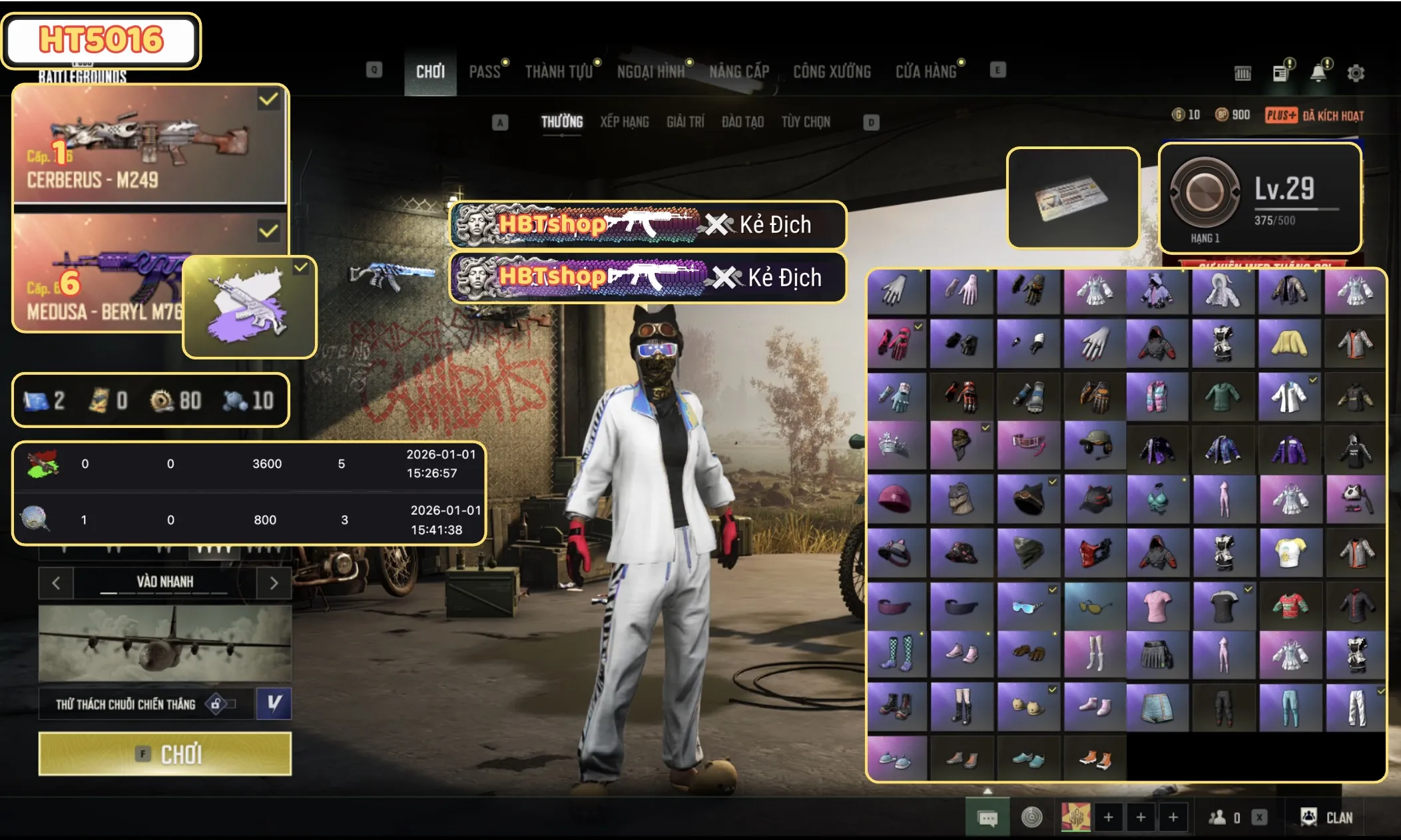Select the yellow jacket item slot

coord(1288,343)
